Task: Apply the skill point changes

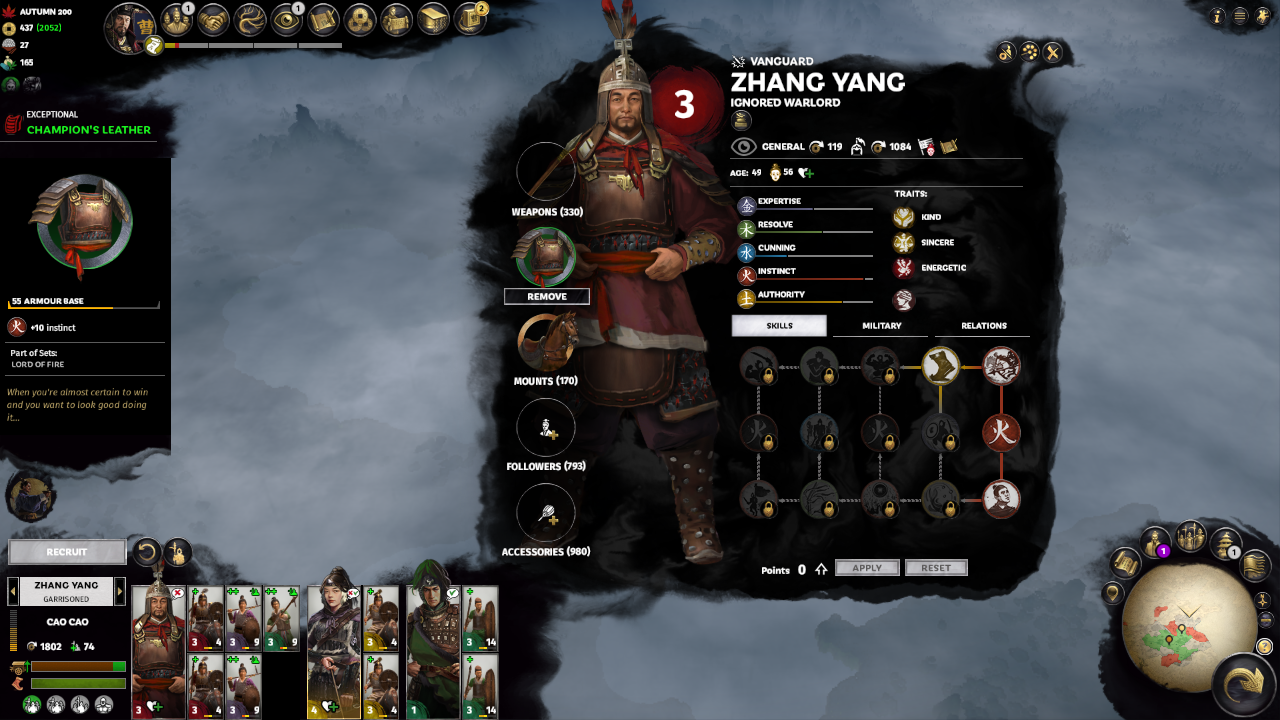Action: (867, 568)
